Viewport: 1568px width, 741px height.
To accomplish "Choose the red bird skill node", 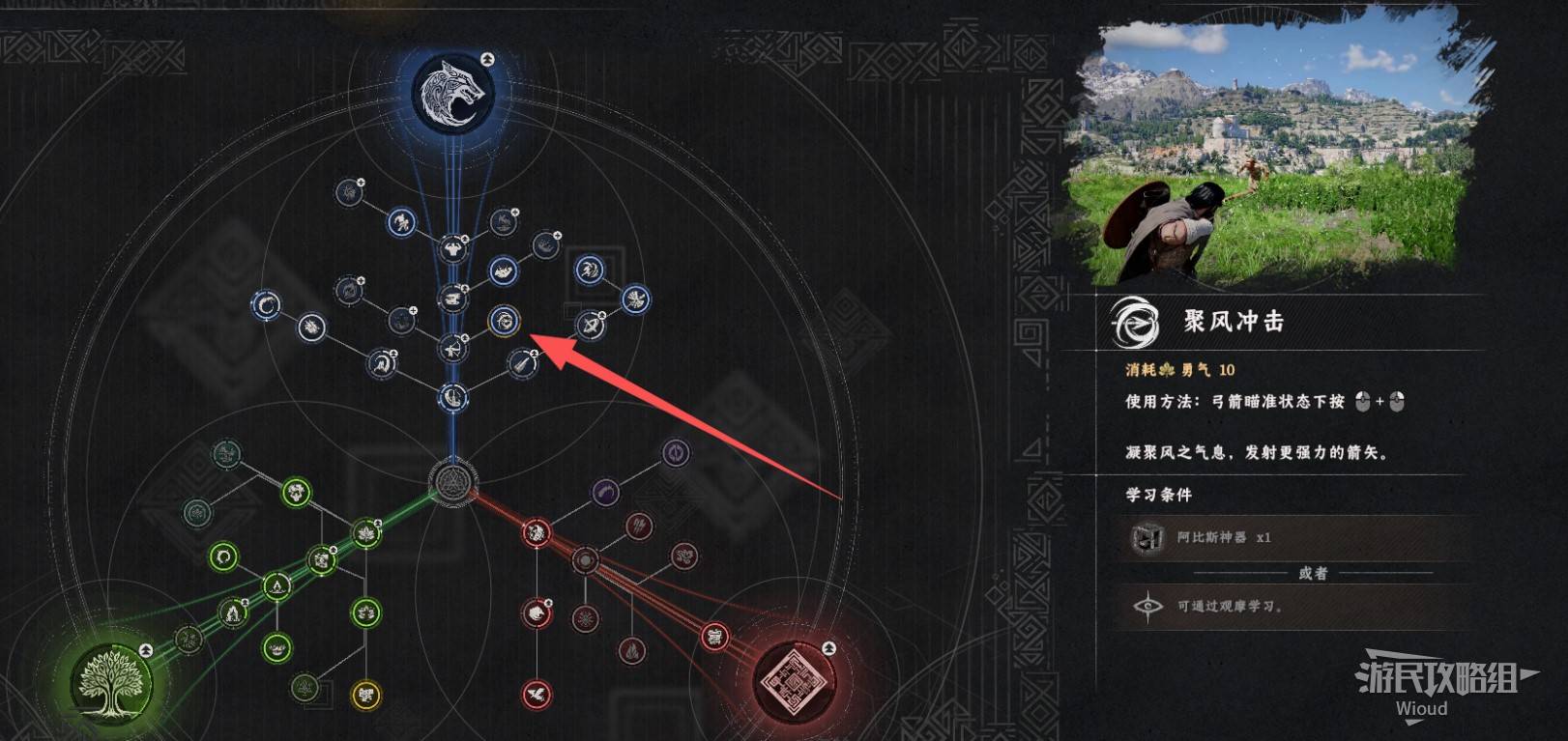I will [537, 693].
